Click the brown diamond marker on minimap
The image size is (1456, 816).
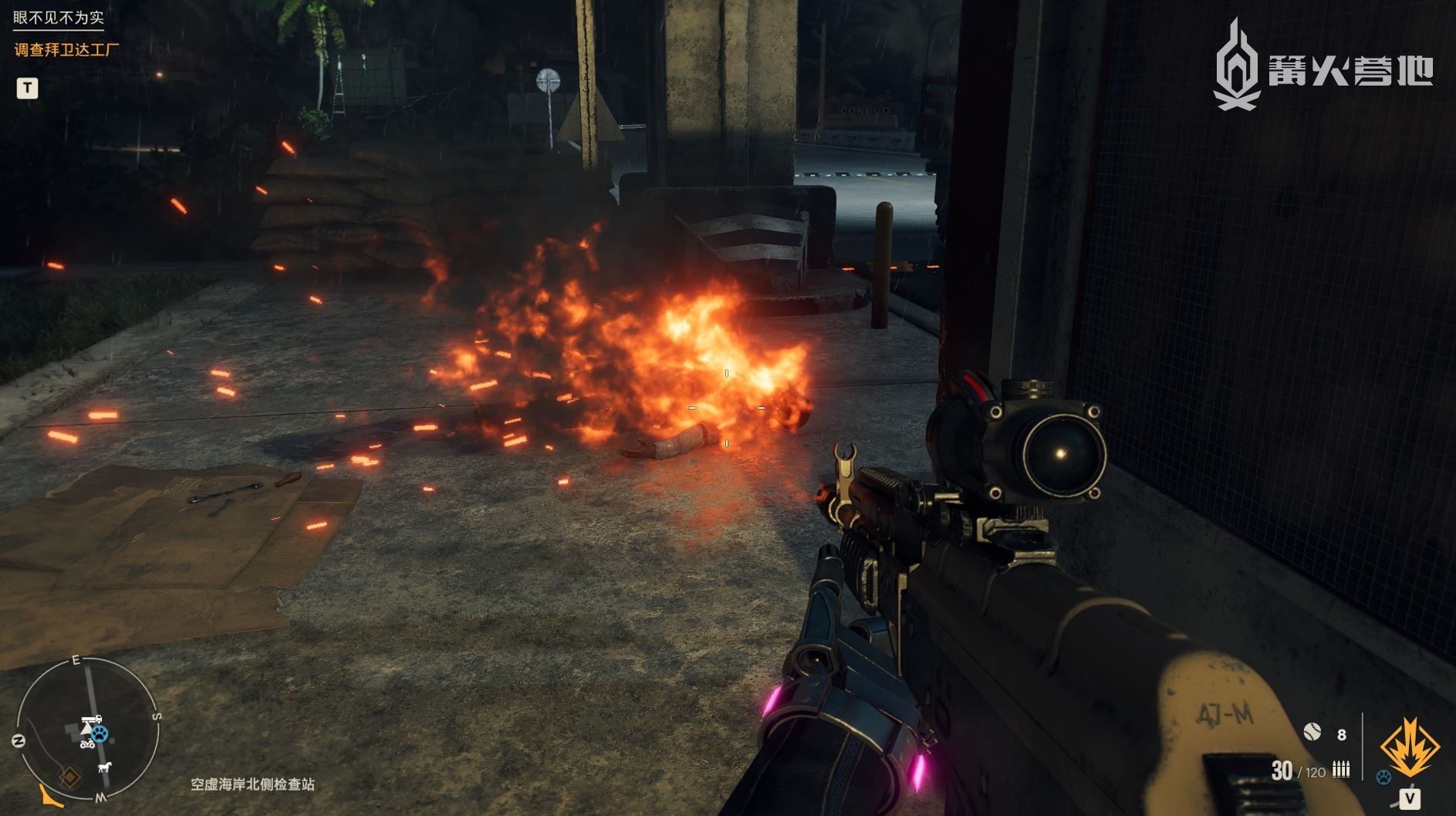click(70, 777)
